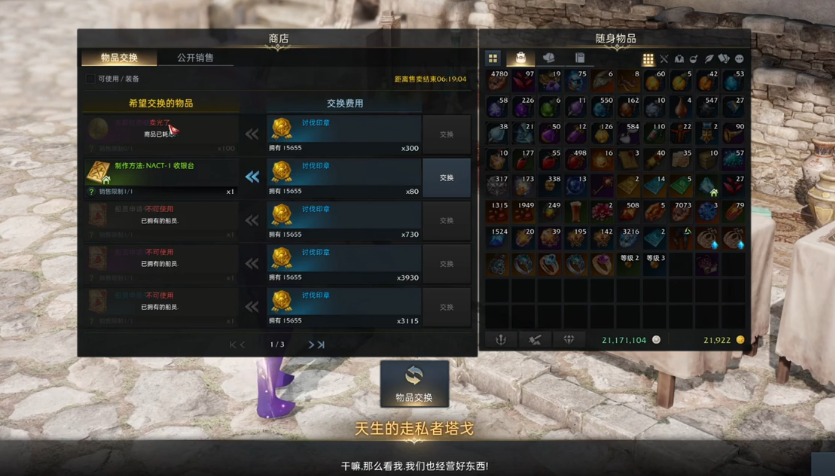The width and height of the screenshot is (835, 476).
Task: Toggle the 可使用/装备 filter checkbox
Action: click(90, 79)
